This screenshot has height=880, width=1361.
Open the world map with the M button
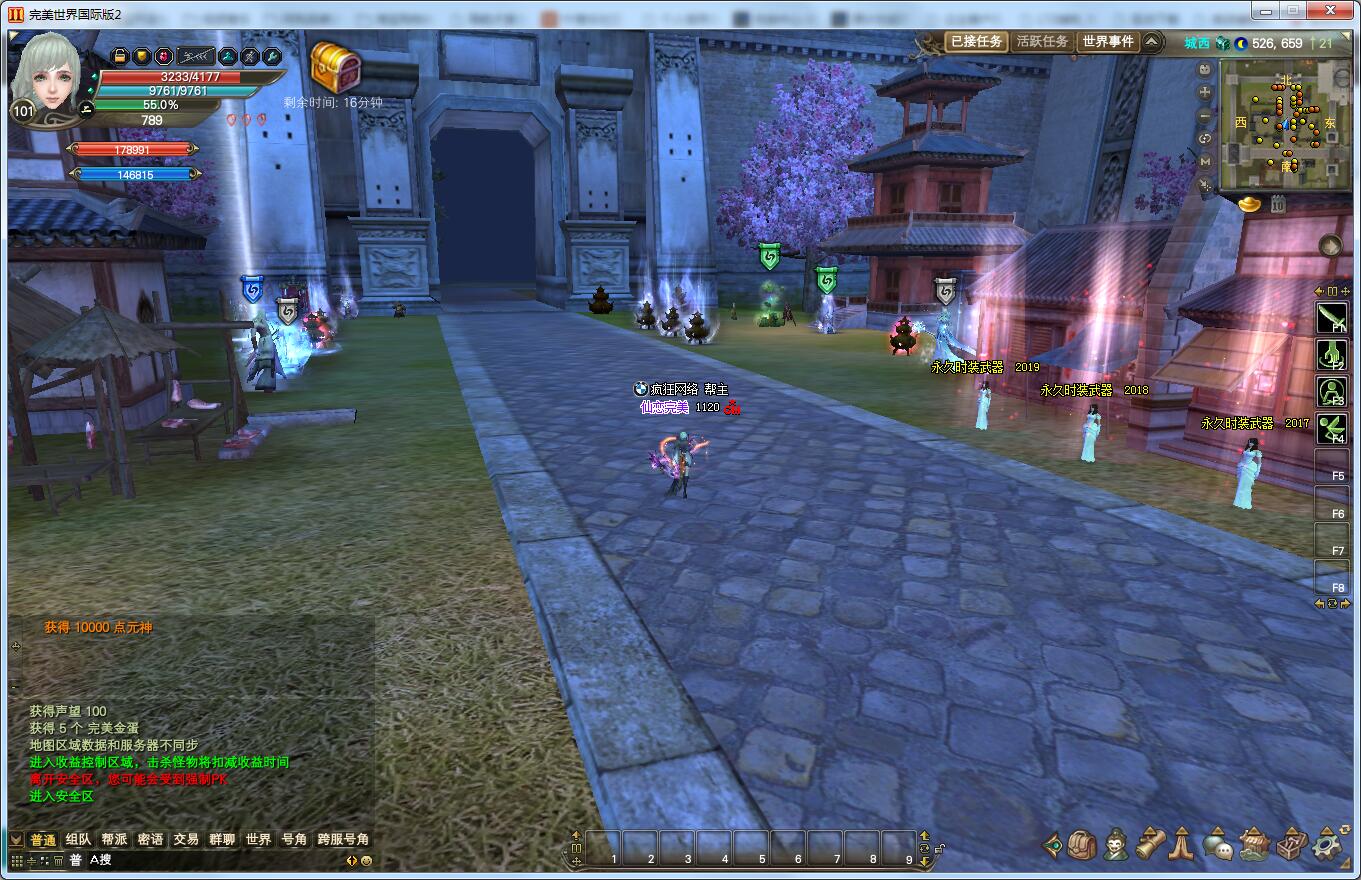[x=1205, y=161]
